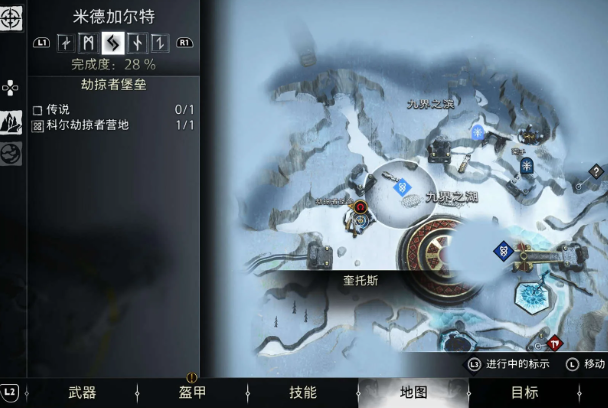This screenshot has width=608, height=408.
Task: Select Kratos's red player marker on the map
Action: click(x=360, y=207)
